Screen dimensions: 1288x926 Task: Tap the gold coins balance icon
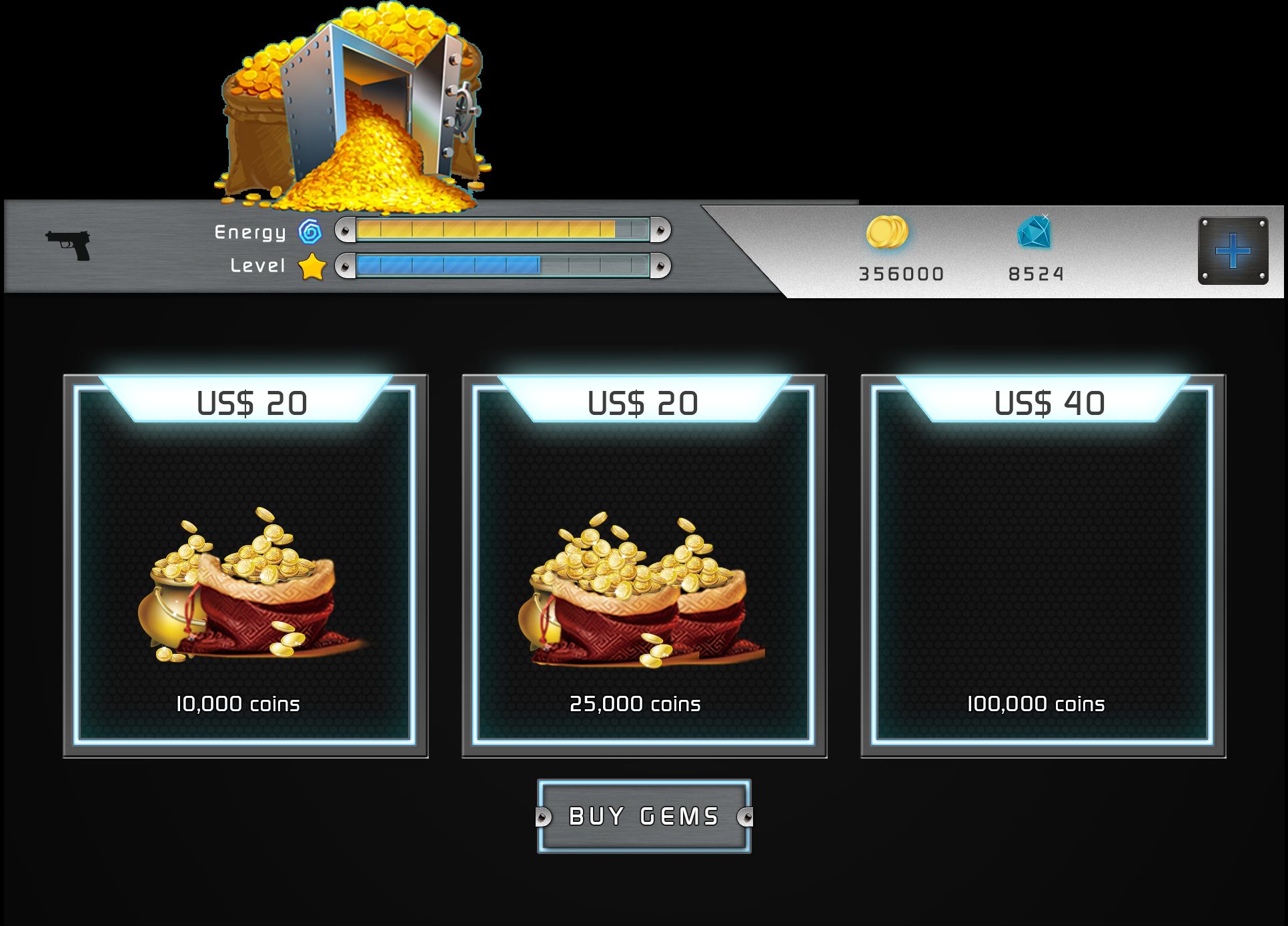pos(887,233)
